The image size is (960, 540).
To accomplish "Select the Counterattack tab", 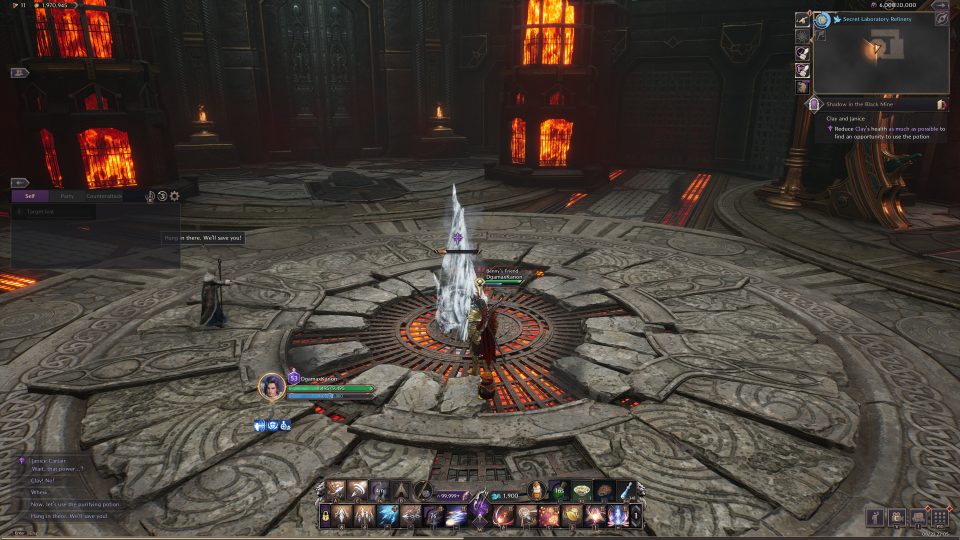I will [x=104, y=196].
